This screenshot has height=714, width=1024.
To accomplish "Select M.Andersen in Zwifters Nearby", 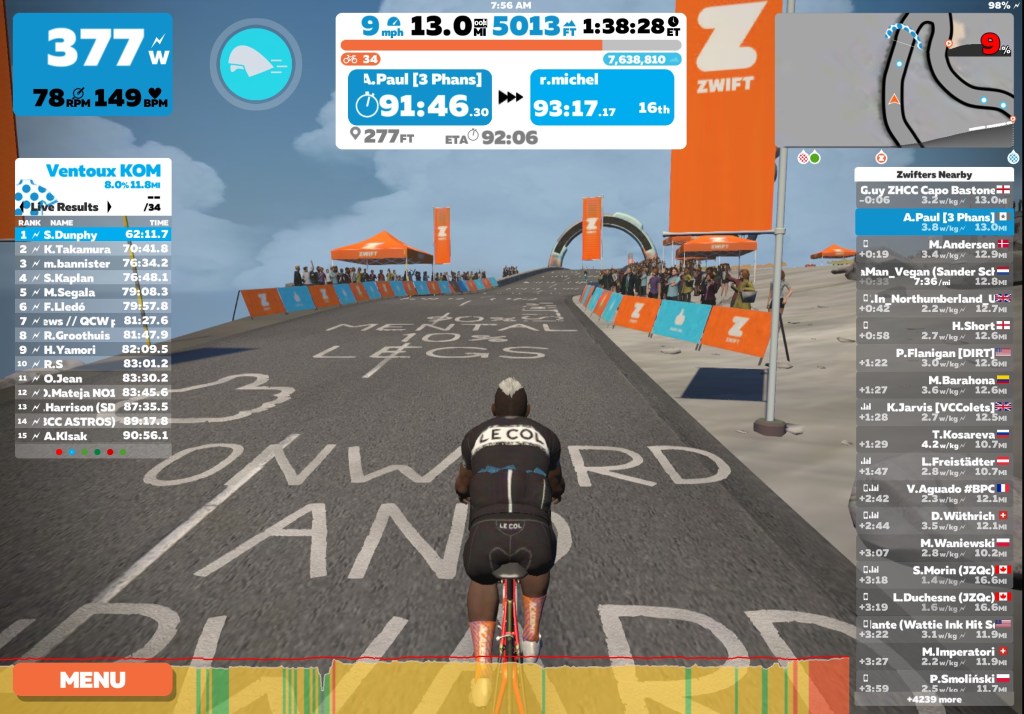I will tap(934, 249).
